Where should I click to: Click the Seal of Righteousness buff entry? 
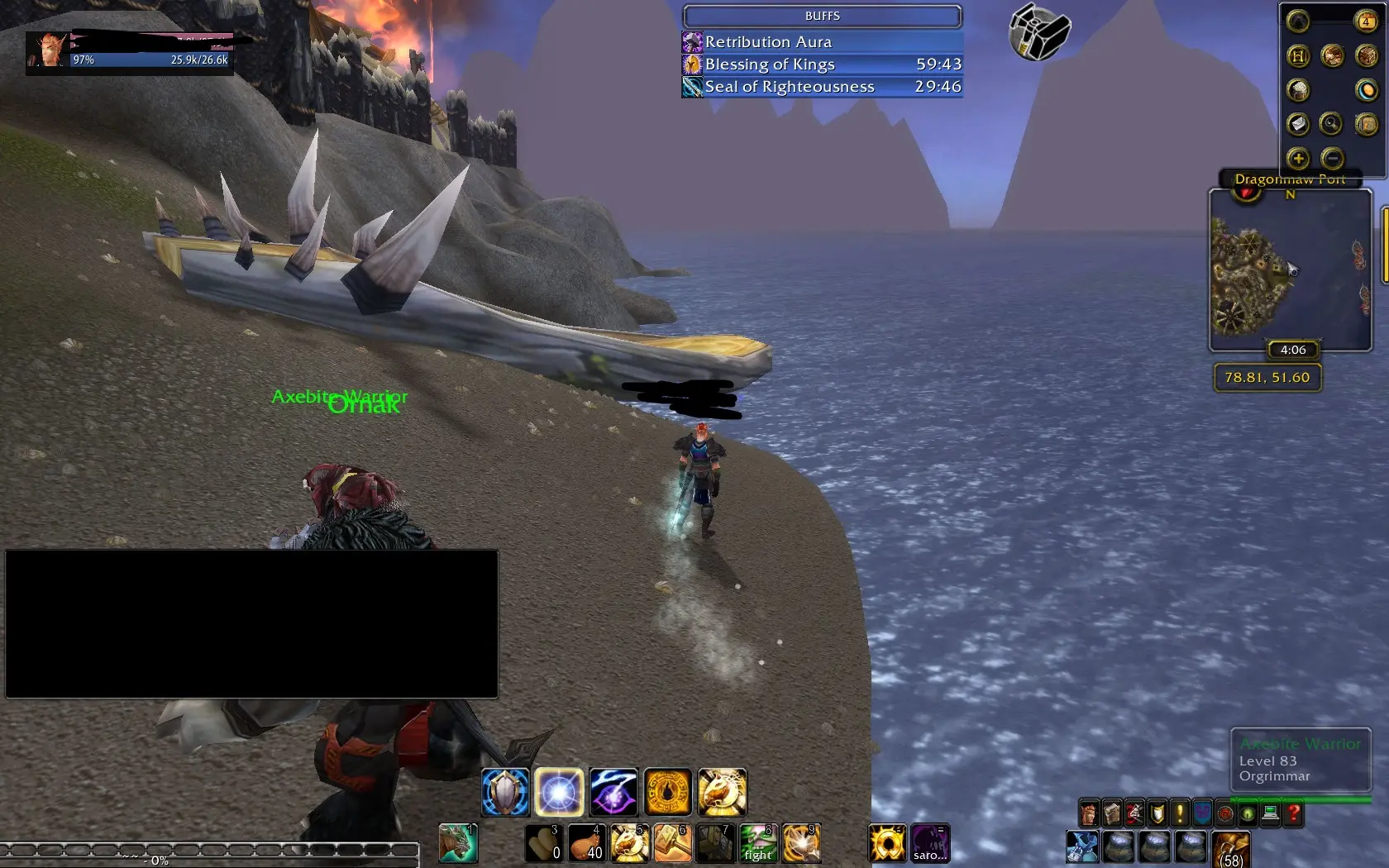click(x=822, y=87)
